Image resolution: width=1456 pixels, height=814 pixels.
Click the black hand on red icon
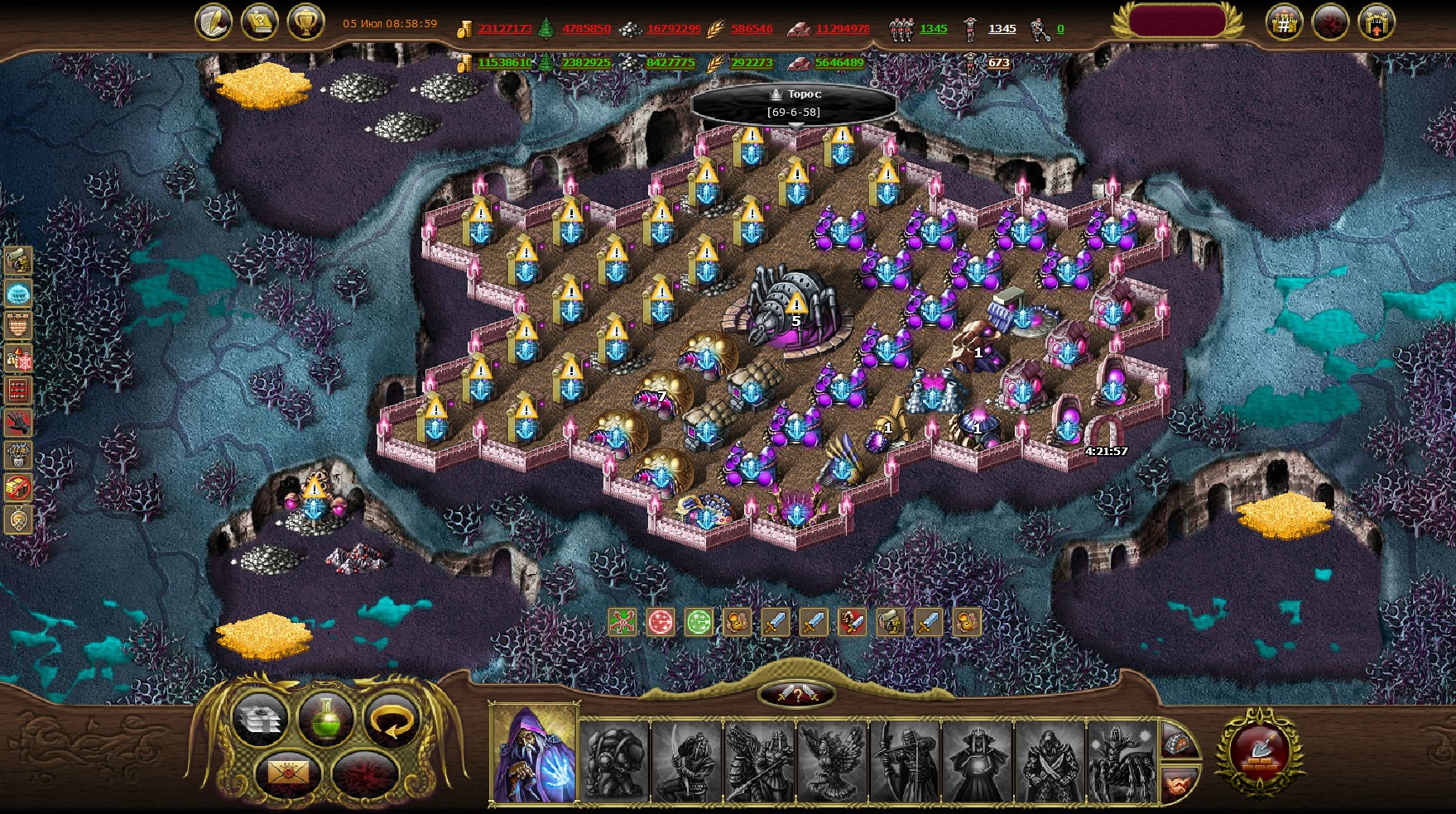pyautogui.click(x=18, y=423)
